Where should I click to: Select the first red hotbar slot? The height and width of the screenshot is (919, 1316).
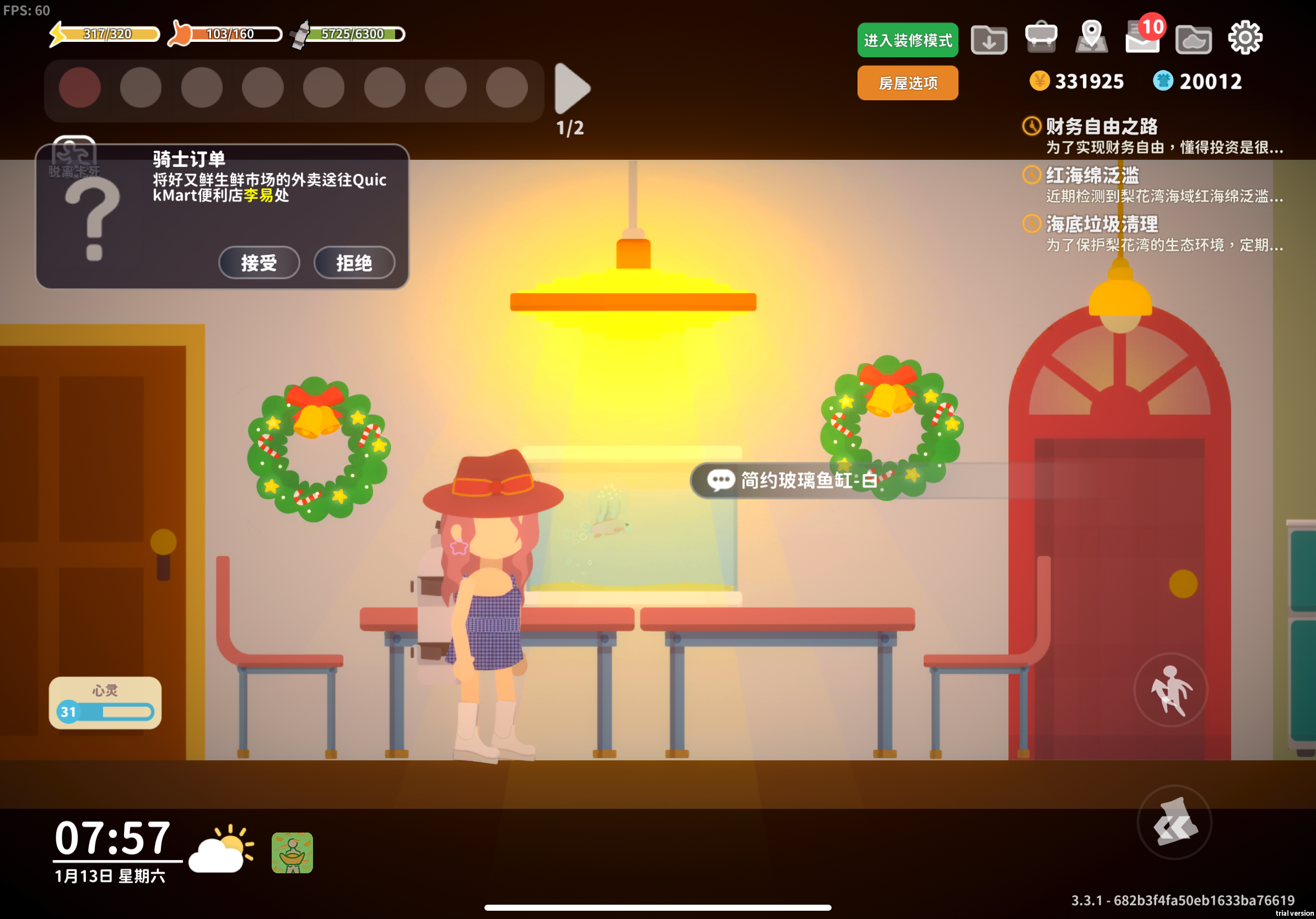(80, 87)
